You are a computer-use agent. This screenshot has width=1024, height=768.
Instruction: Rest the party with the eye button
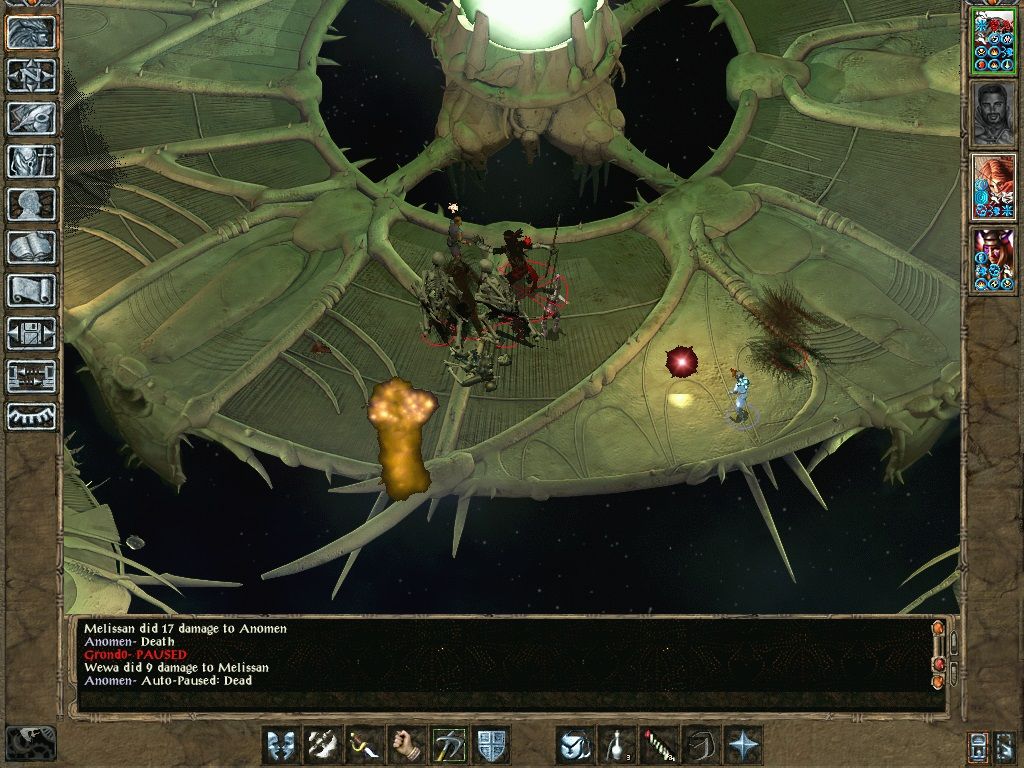click(31, 415)
